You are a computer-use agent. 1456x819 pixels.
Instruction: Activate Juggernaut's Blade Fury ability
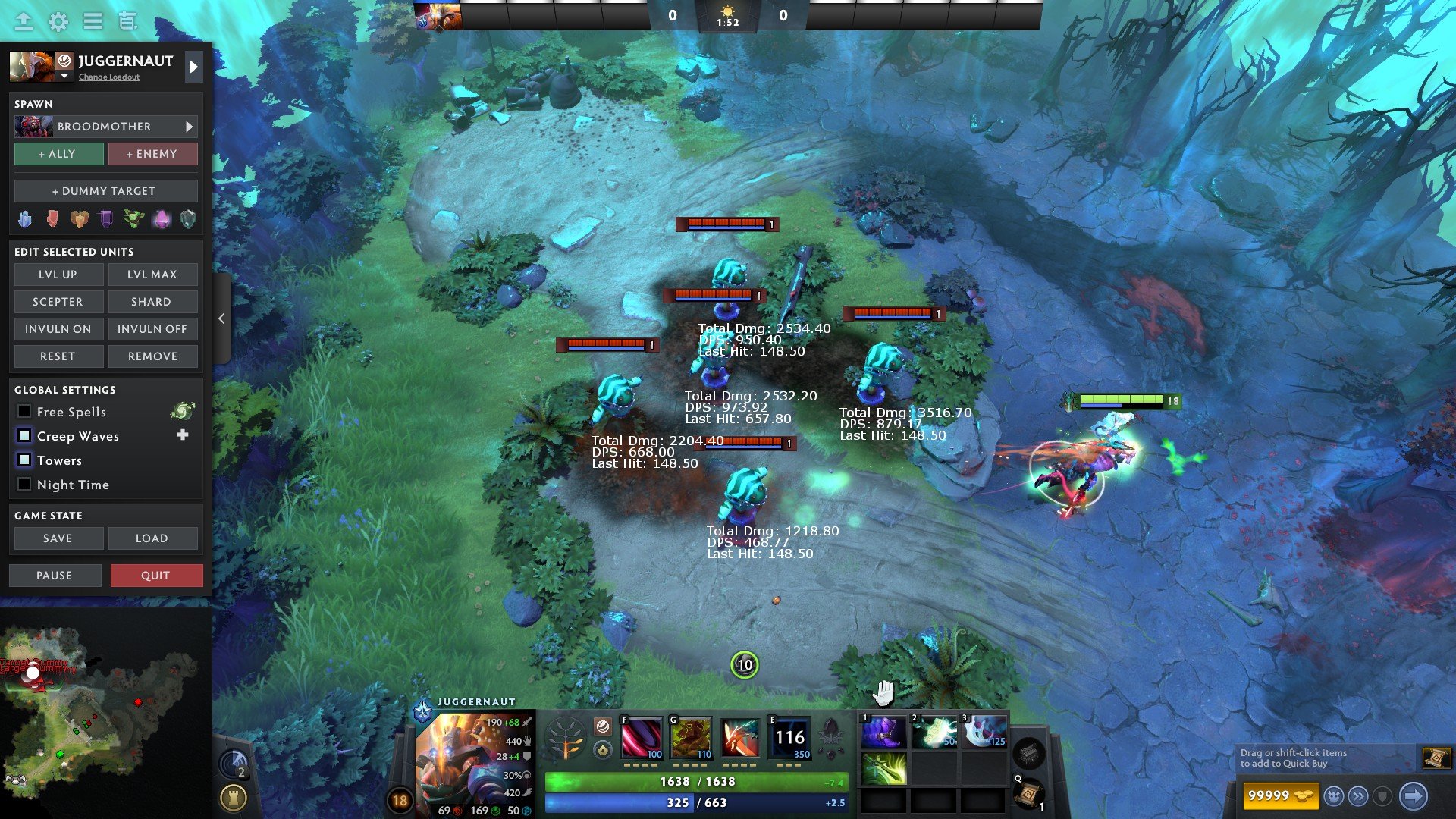642,739
